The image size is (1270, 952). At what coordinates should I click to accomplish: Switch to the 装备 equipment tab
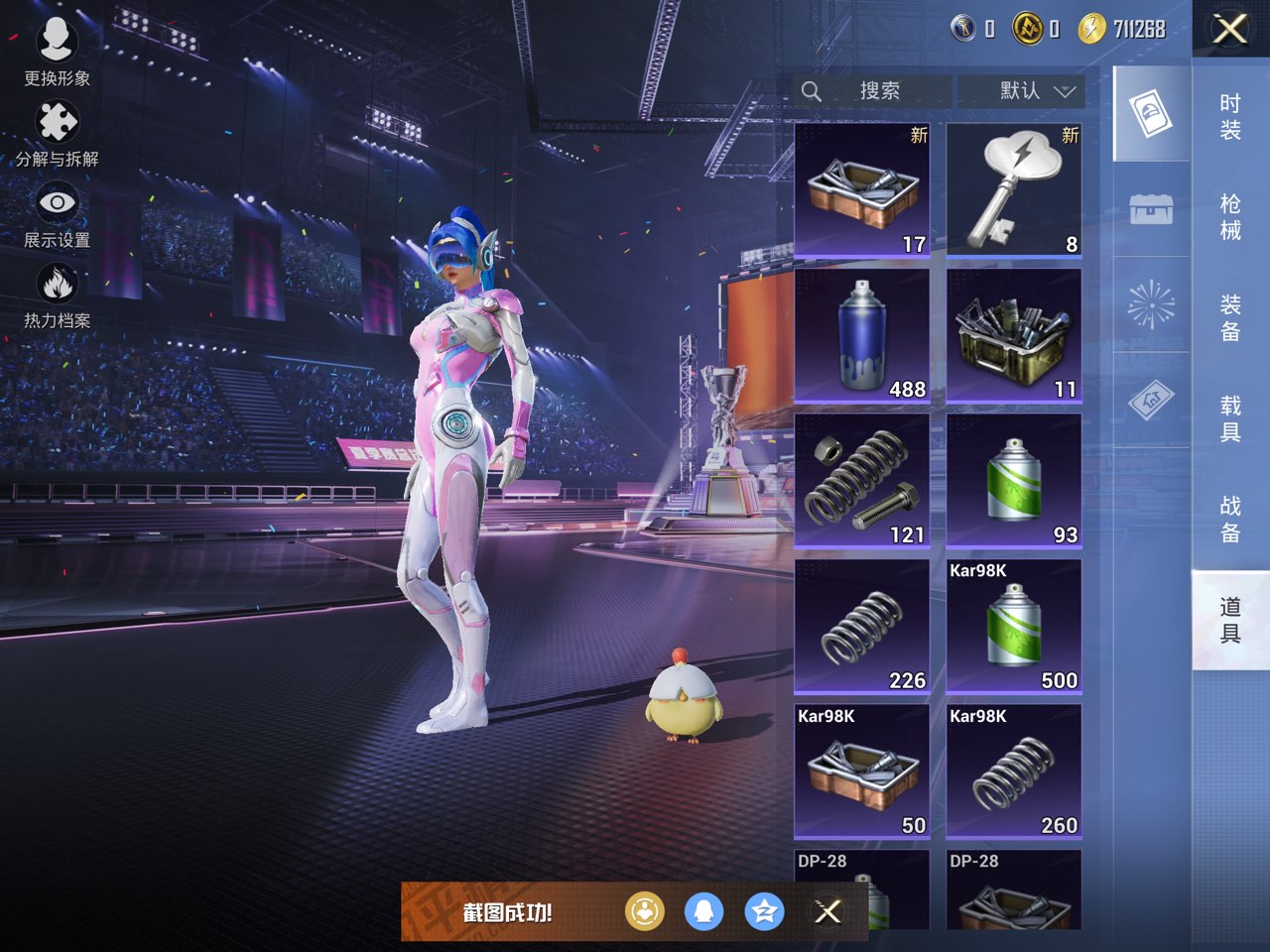point(1230,317)
